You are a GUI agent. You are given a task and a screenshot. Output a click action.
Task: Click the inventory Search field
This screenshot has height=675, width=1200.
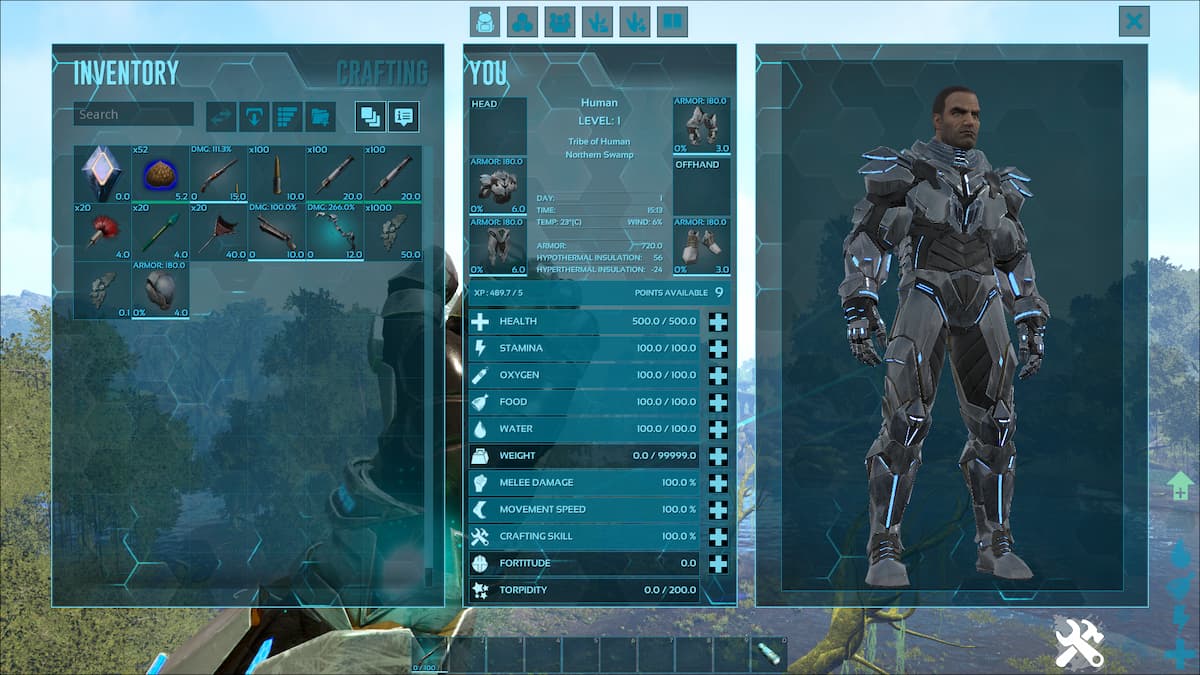tap(133, 114)
